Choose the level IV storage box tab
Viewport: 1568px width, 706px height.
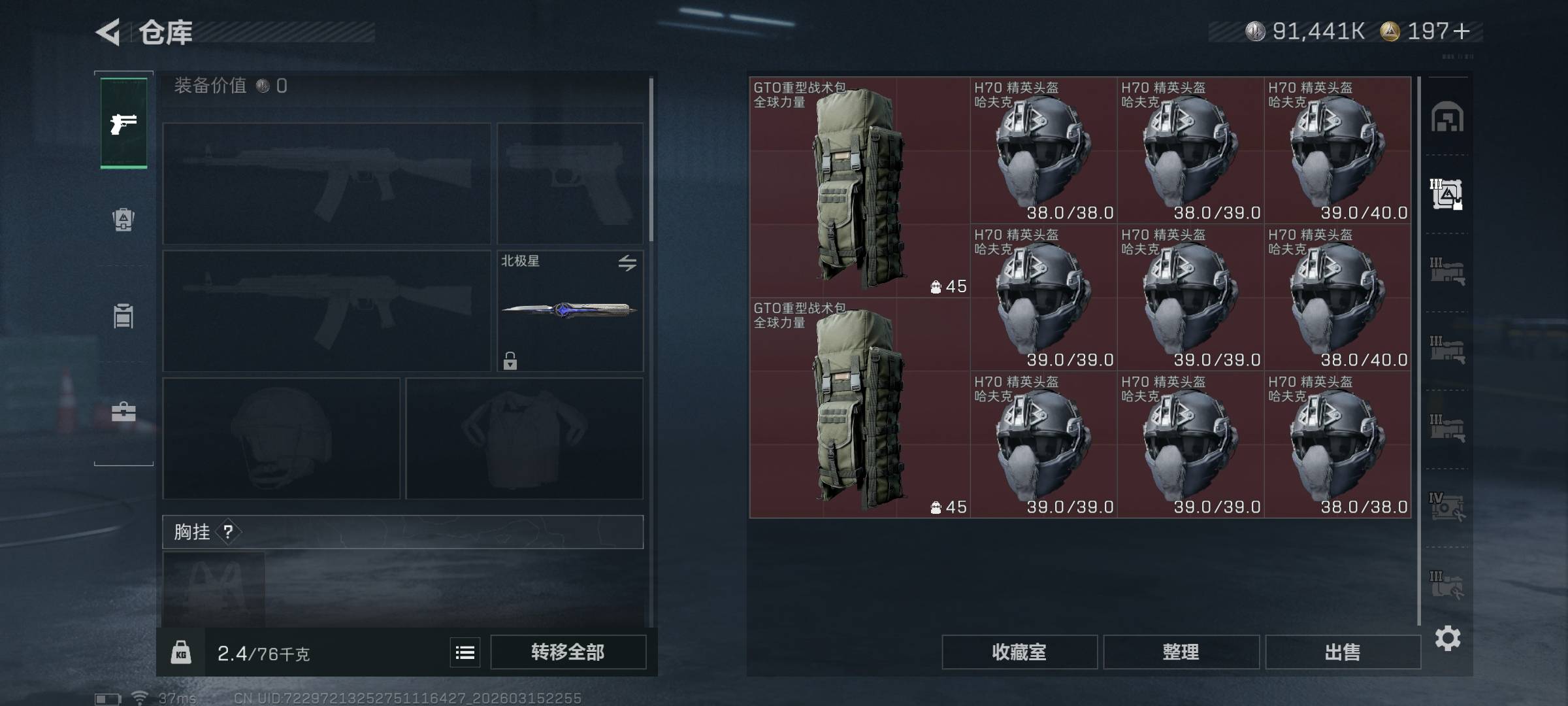coord(1447,507)
